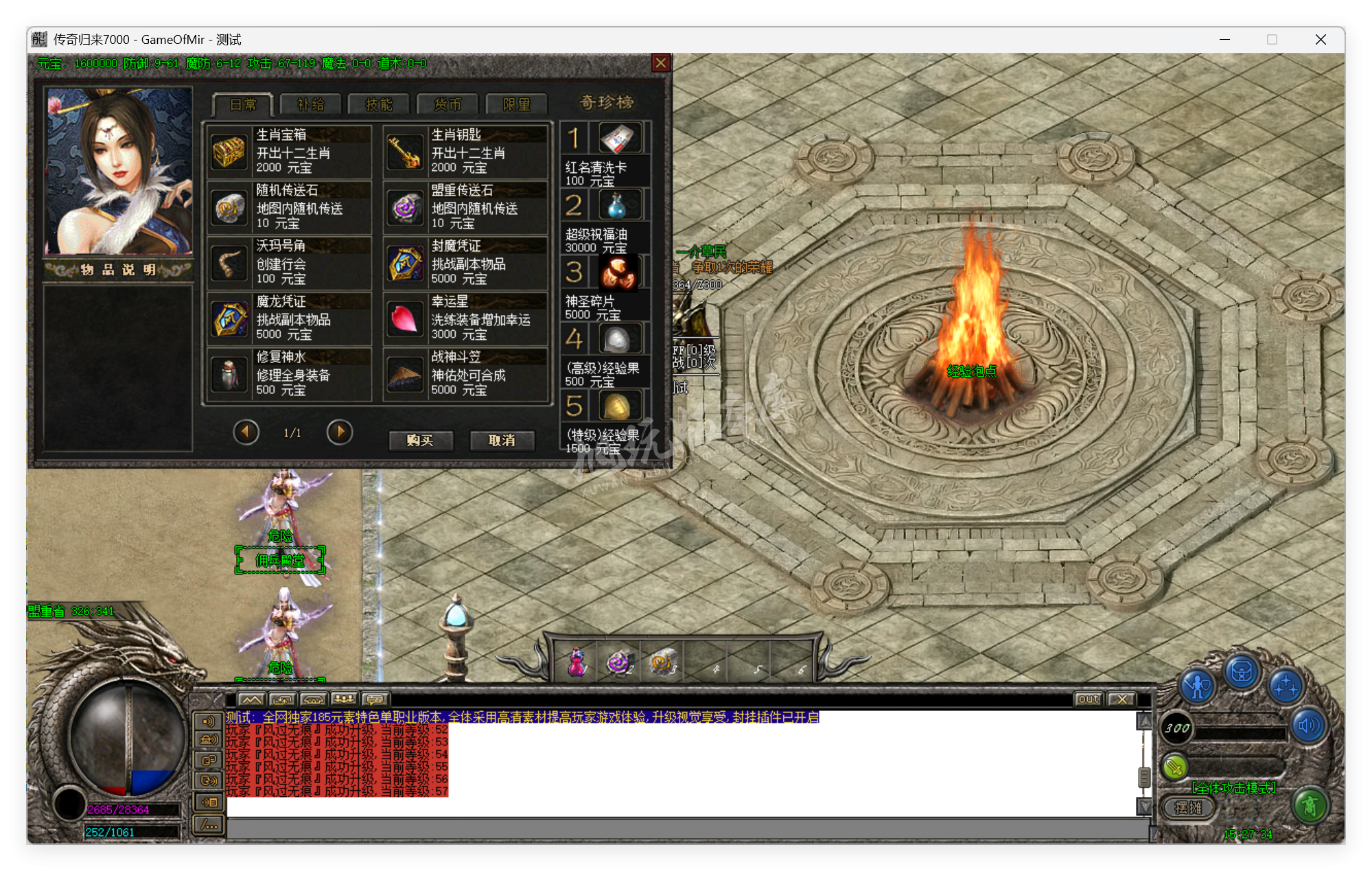
Task: Select the 幸运星 luck item
Action: click(465, 318)
